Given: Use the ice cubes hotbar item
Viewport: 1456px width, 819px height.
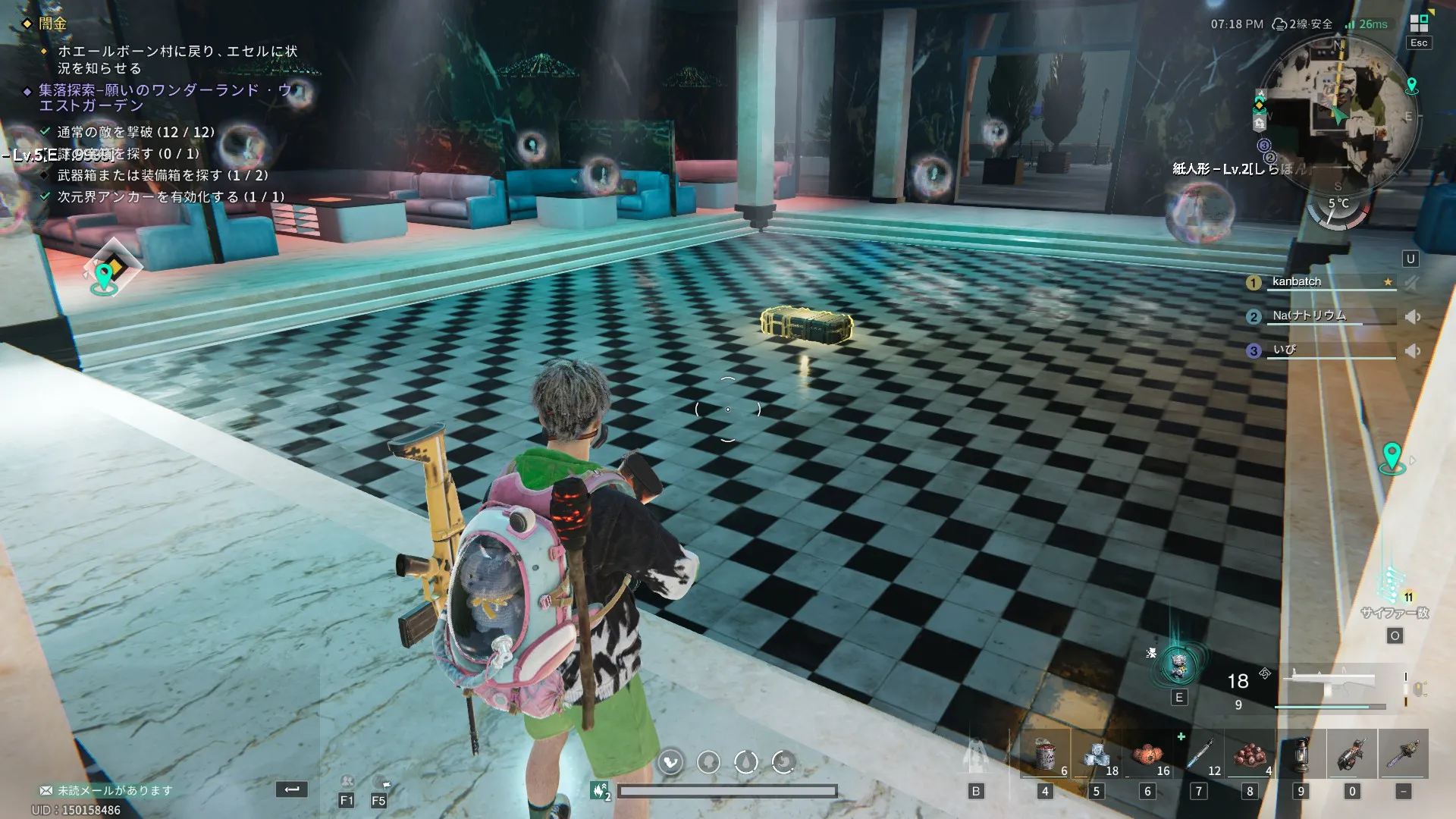Looking at the screenshot, I should click(1097, 755).
